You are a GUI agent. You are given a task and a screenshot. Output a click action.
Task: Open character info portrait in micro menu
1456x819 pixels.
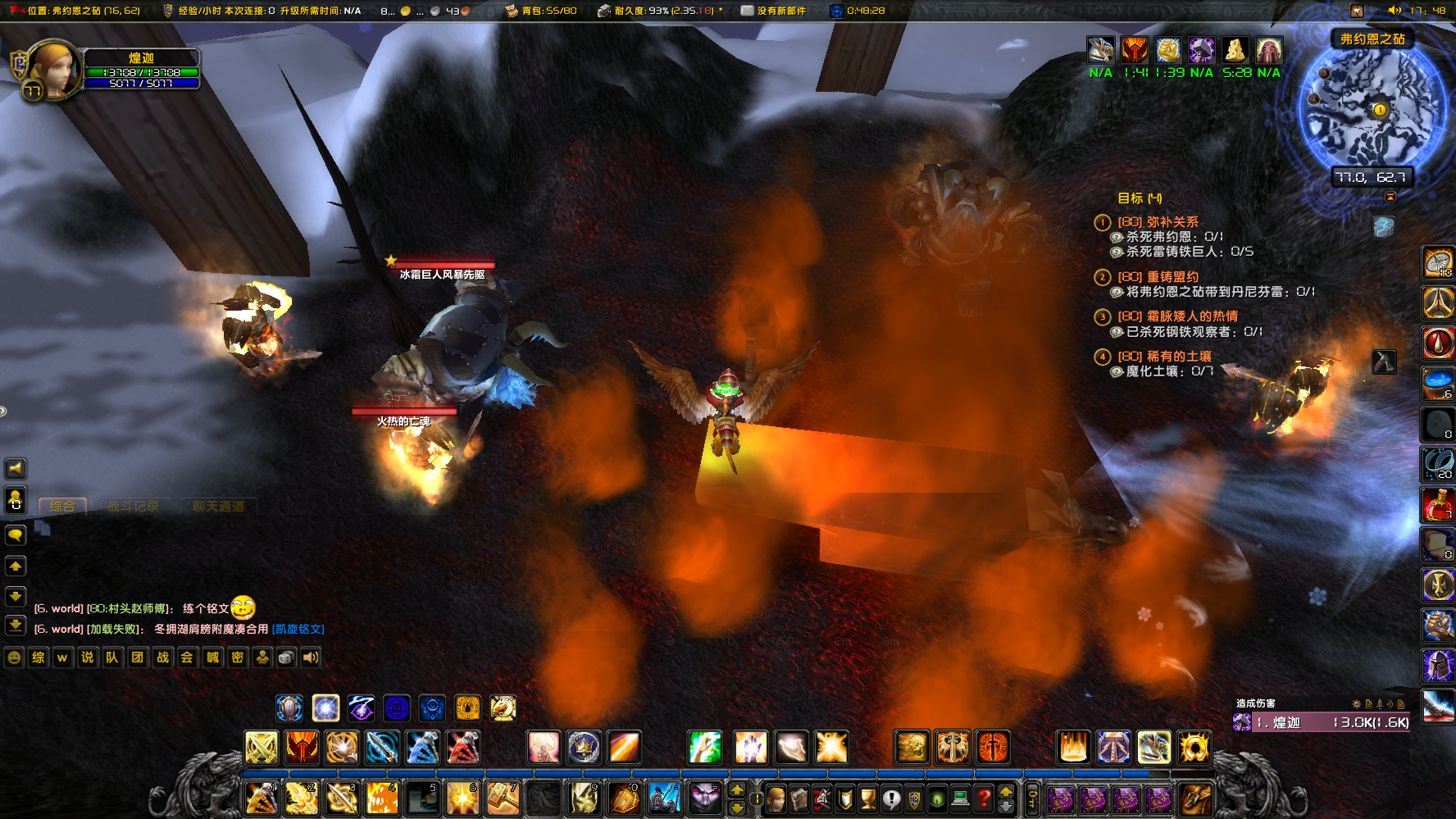tap(775, 799)
